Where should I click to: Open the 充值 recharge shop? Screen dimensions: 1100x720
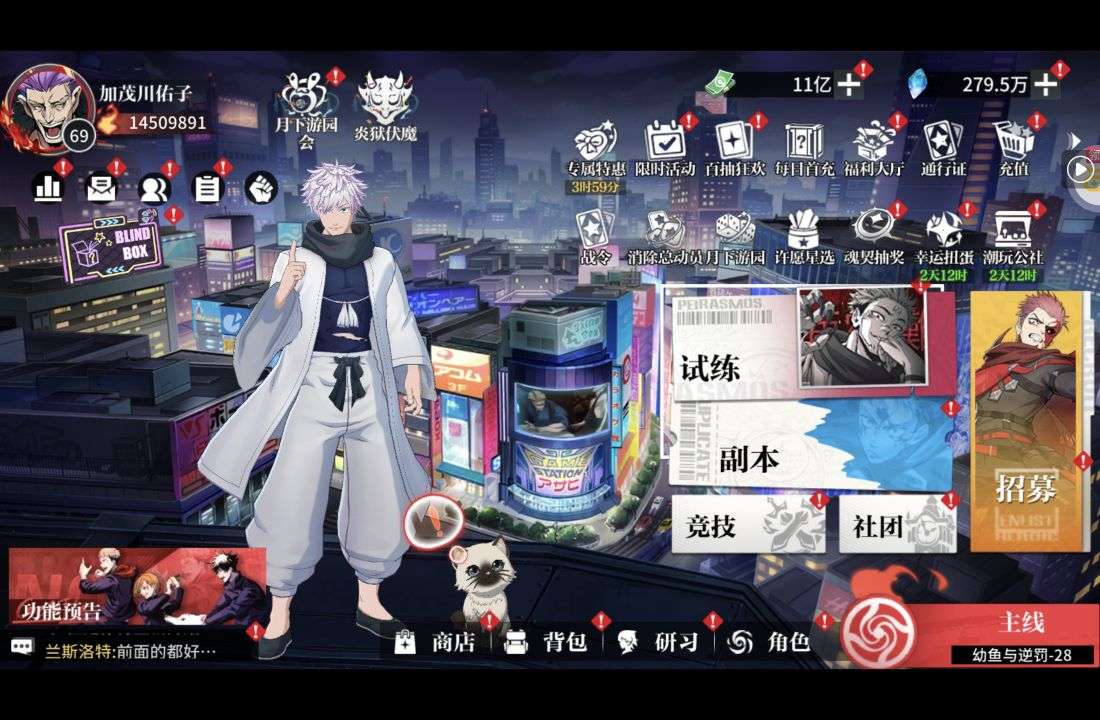[x=1013, y=150]
